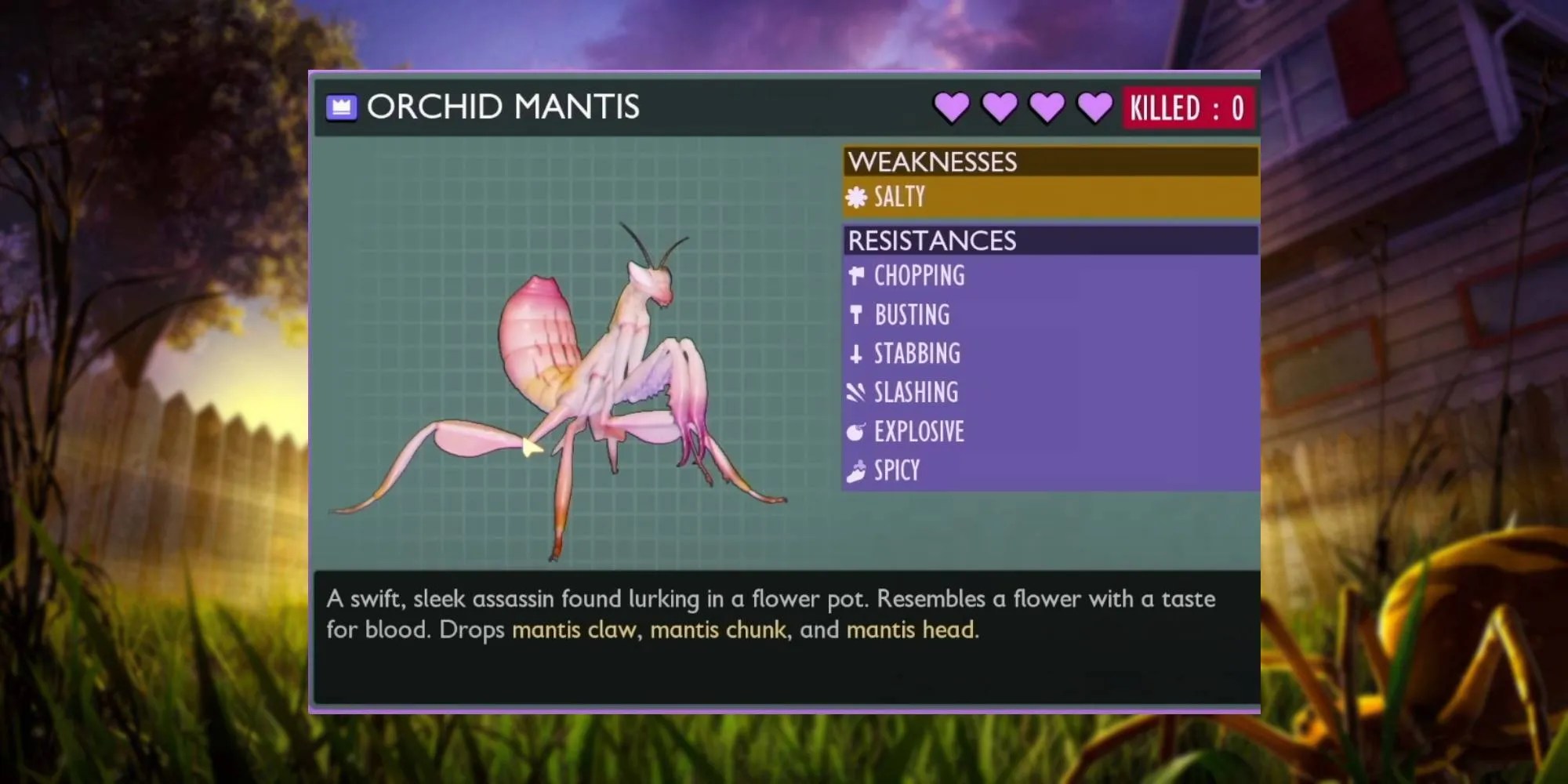The height and width of the screenshot is (784, 1568).
Task: Click the Busting resistance icon
Action: (856, 315)
